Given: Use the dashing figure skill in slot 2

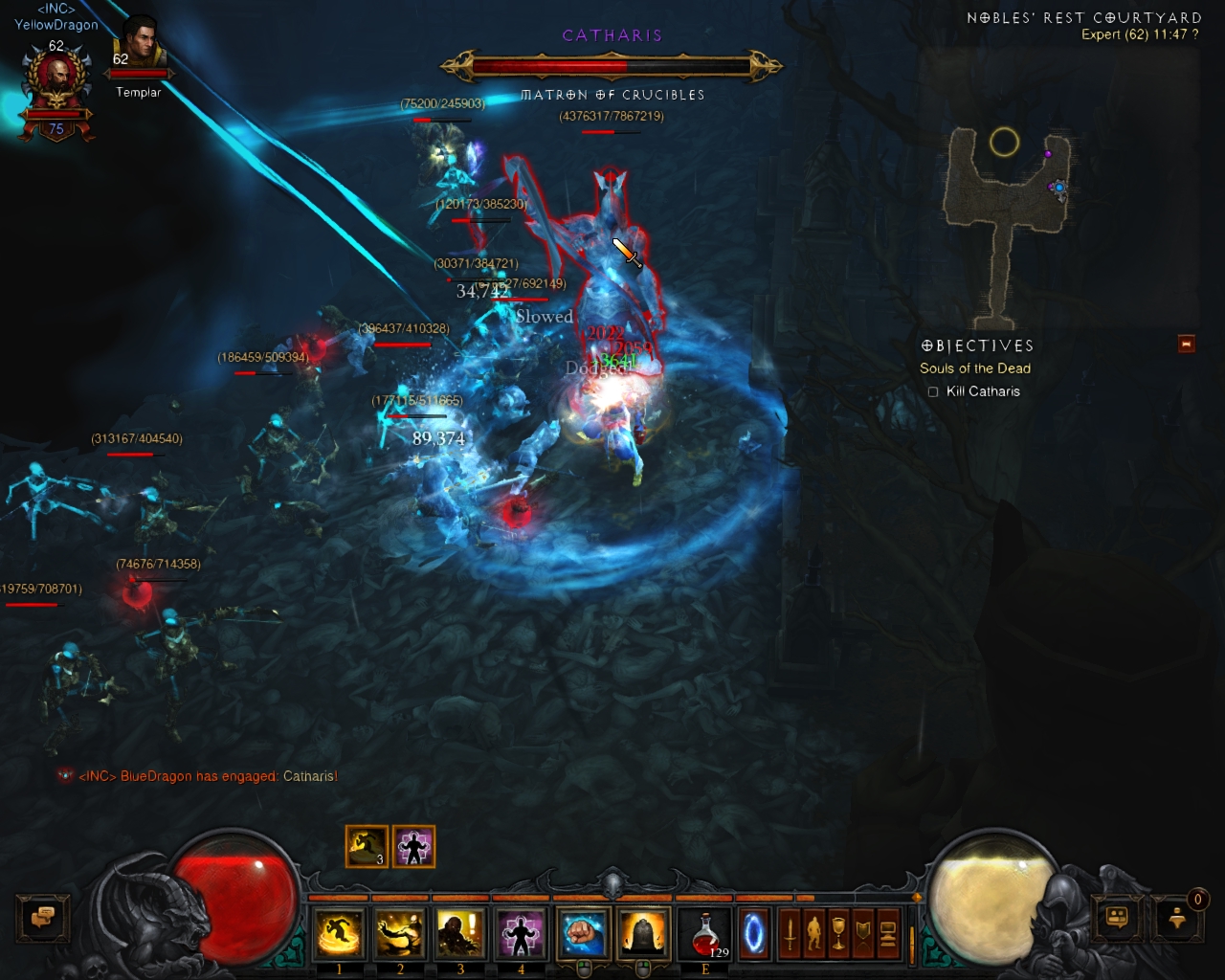Looking at the screenshot, I should coord(400,933).
